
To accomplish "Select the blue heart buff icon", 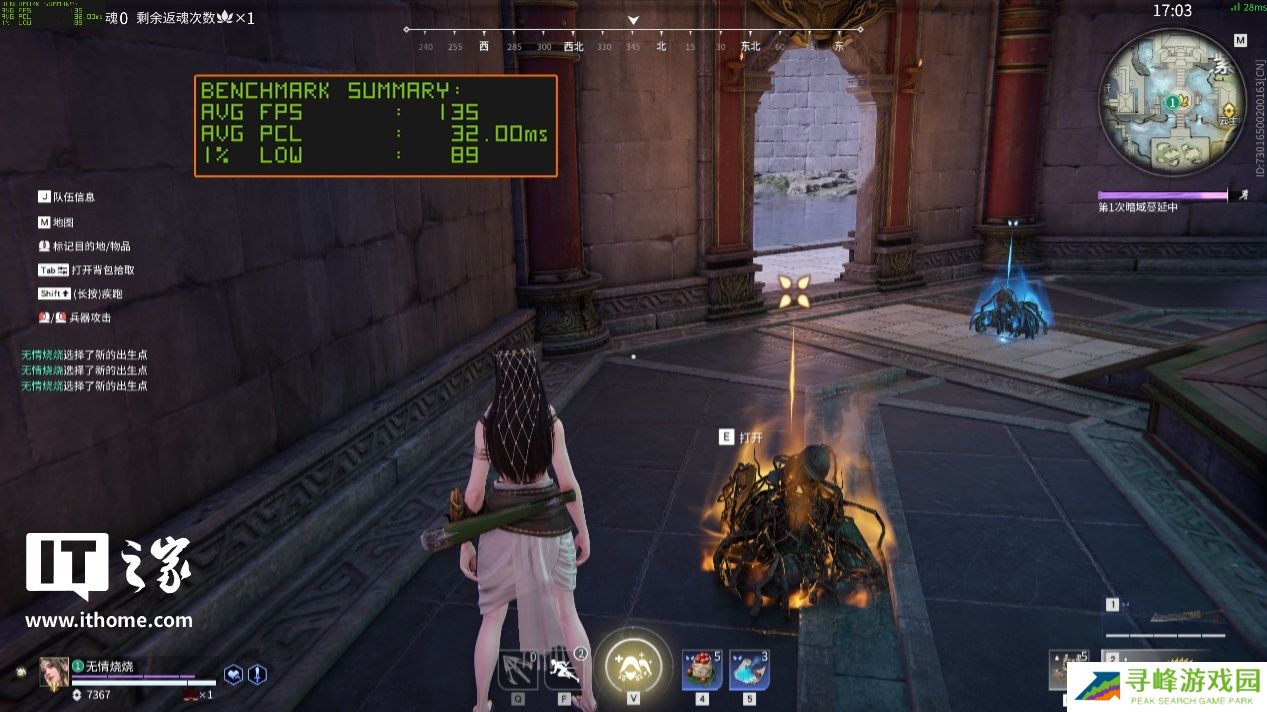I will pos(233,674).
